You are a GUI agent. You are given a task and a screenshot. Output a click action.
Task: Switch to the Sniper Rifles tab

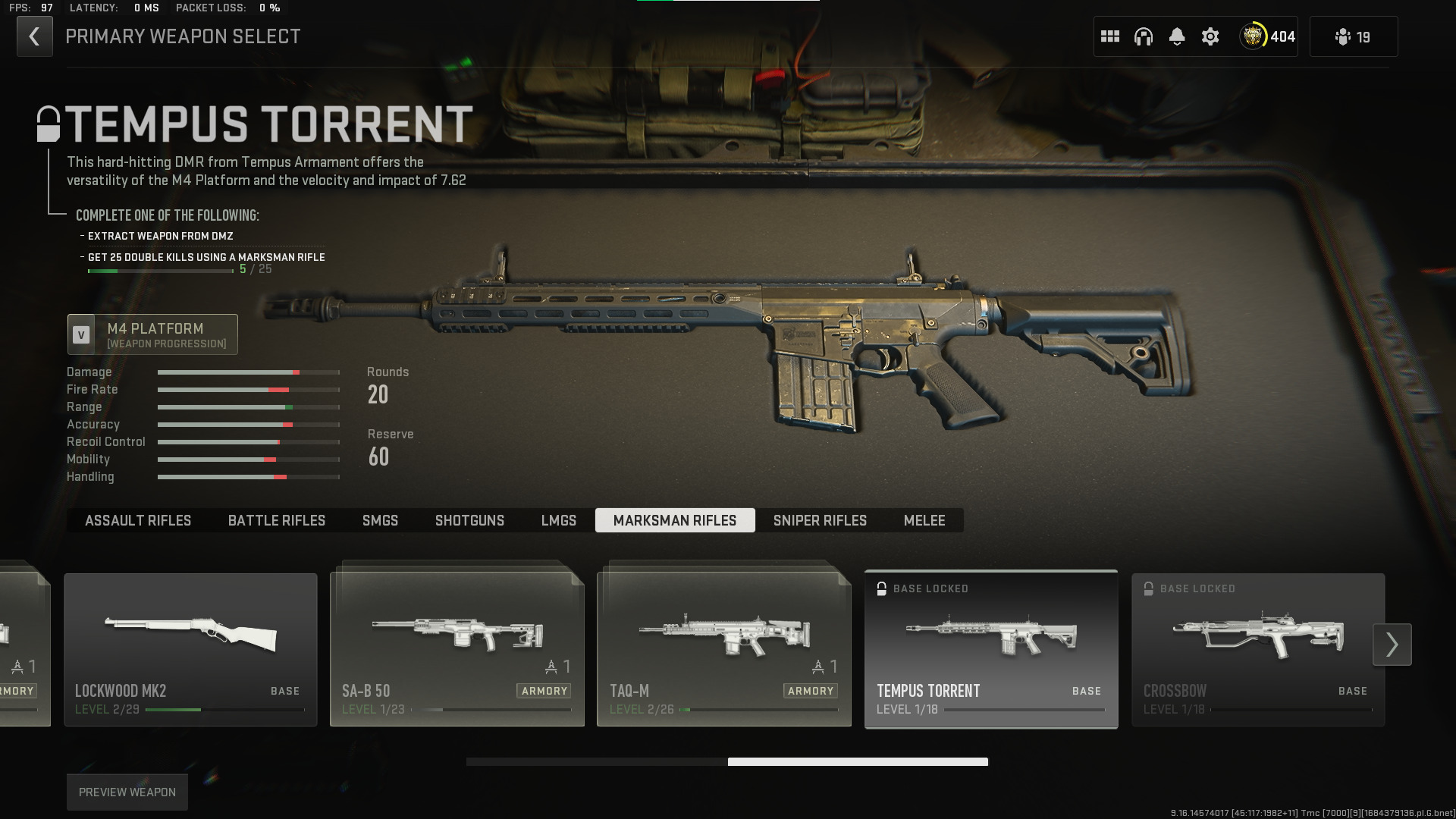[820, 520]
